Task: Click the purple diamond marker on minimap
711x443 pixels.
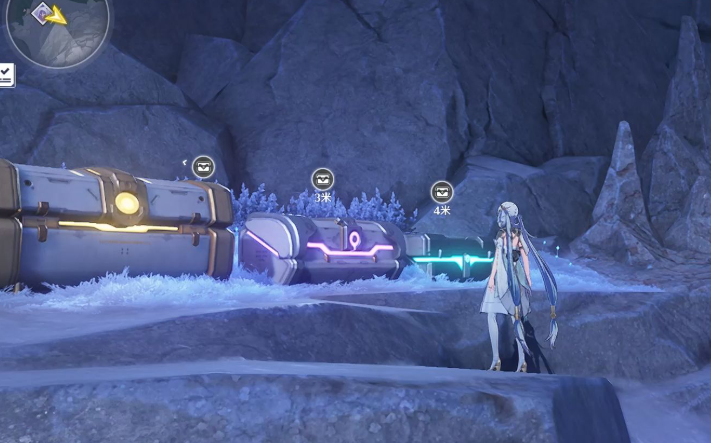Action: 42,12
